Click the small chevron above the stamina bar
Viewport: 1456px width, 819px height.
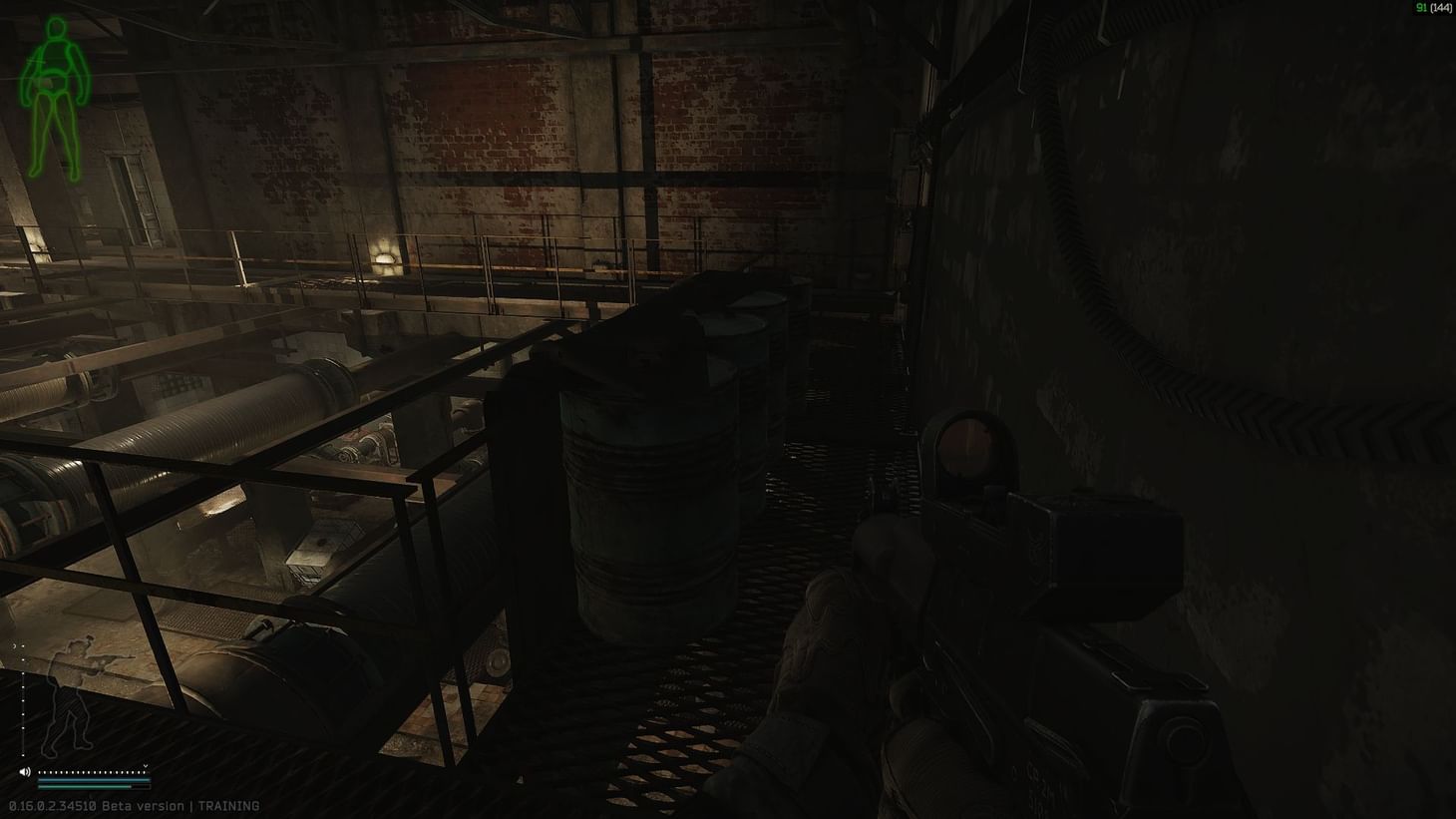146,766
